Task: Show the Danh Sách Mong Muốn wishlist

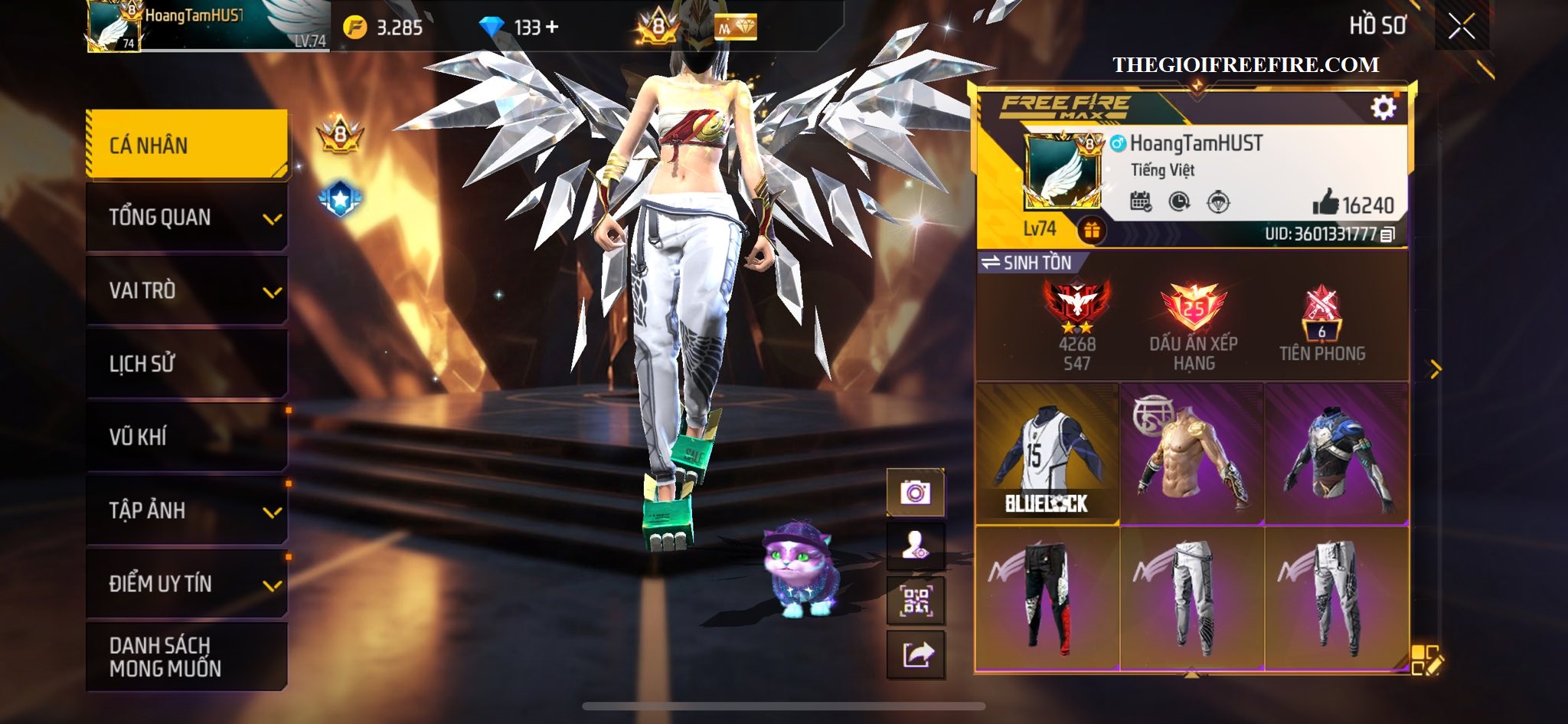Action: (187, 657)
